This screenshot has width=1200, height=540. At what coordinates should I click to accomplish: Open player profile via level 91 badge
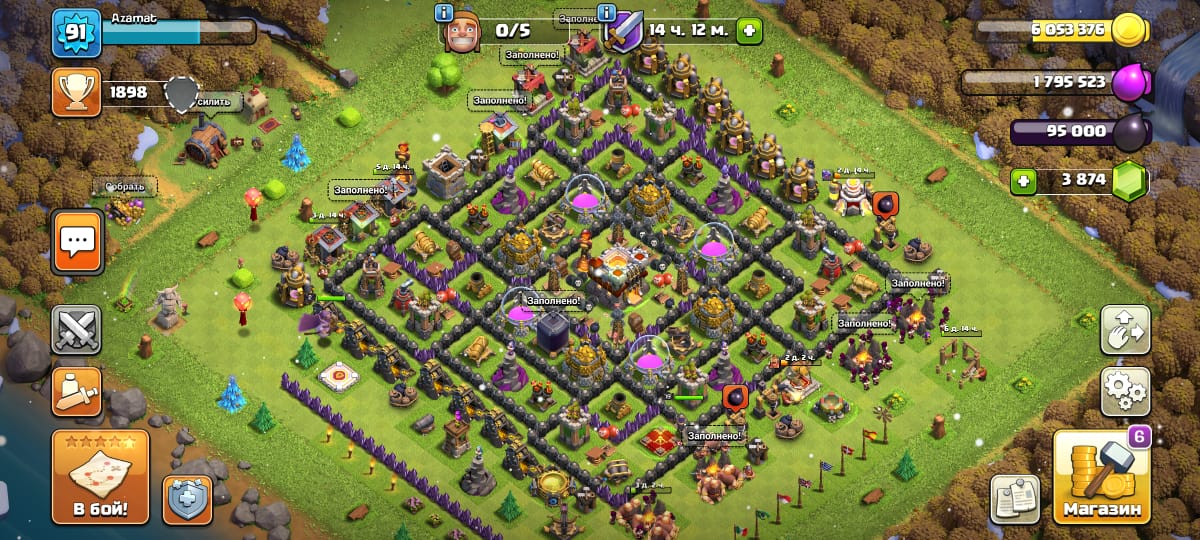[77, 33]
